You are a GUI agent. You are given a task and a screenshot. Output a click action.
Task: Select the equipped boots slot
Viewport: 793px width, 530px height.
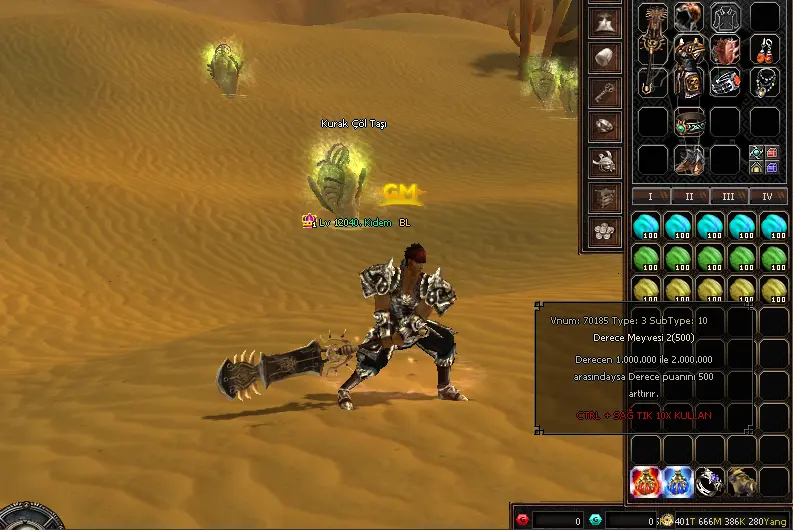pos(689,158)
